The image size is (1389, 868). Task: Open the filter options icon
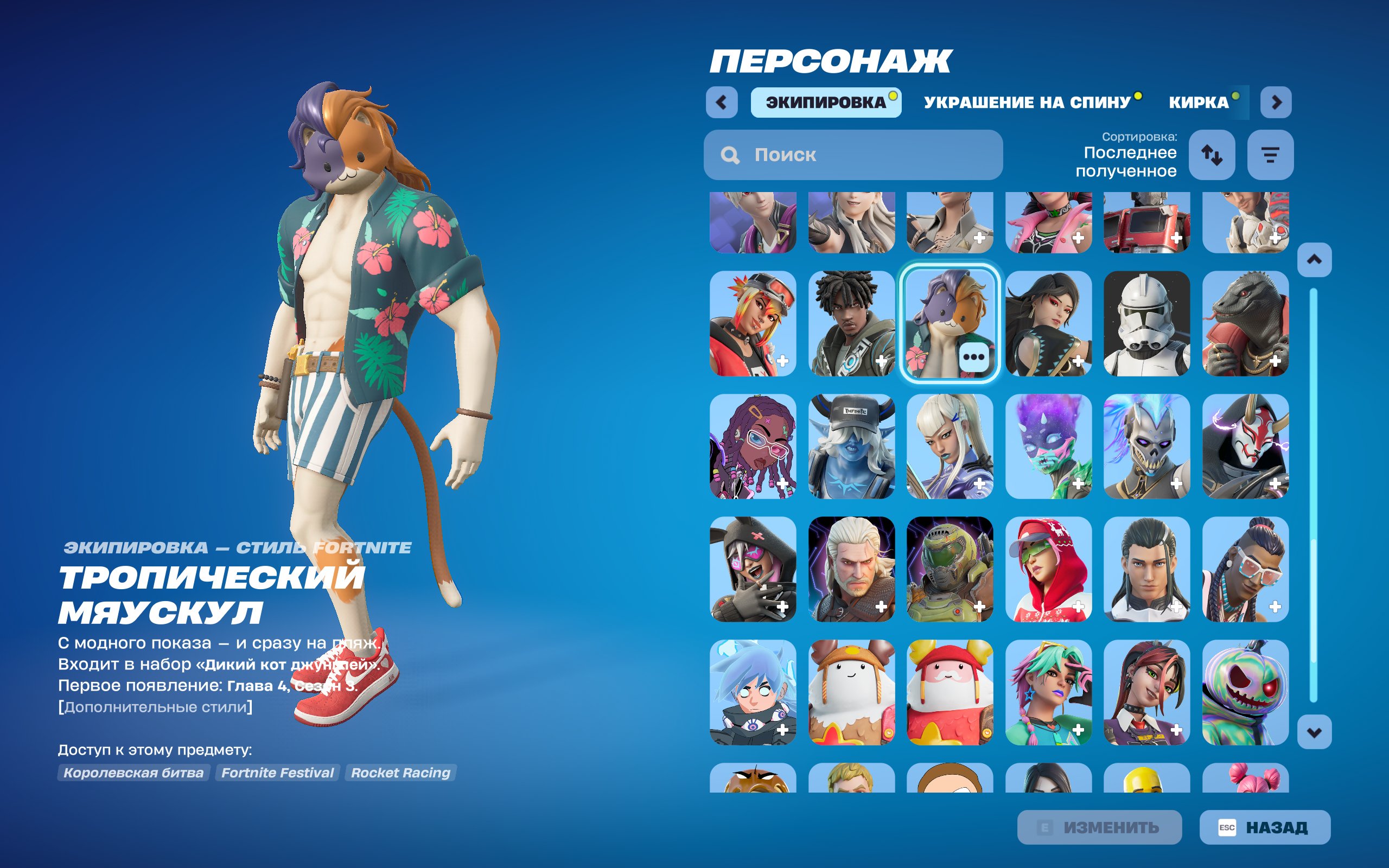(1270, 155)
